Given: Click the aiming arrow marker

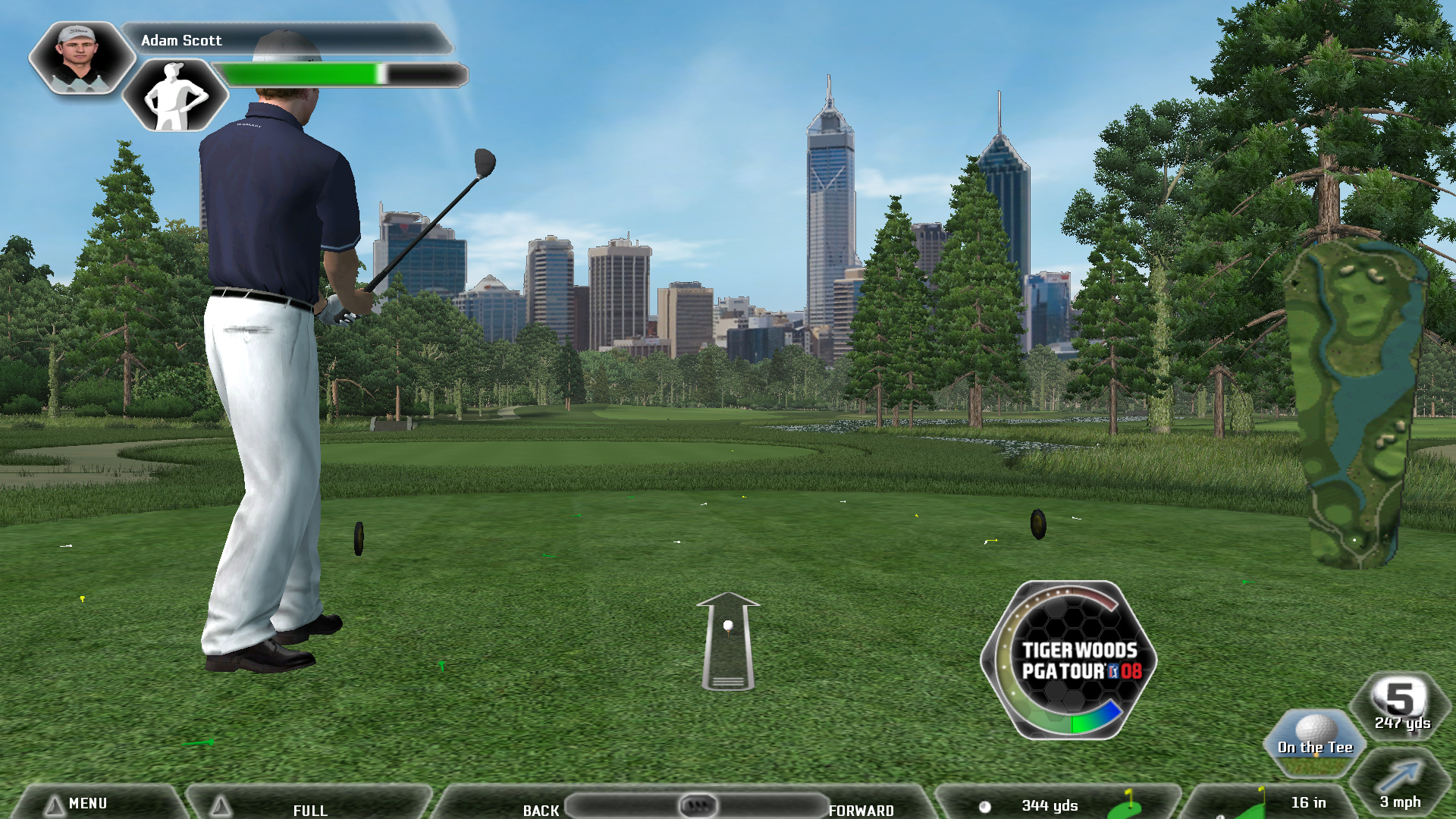Looking at the screenshot, I should tap(728, 641).
